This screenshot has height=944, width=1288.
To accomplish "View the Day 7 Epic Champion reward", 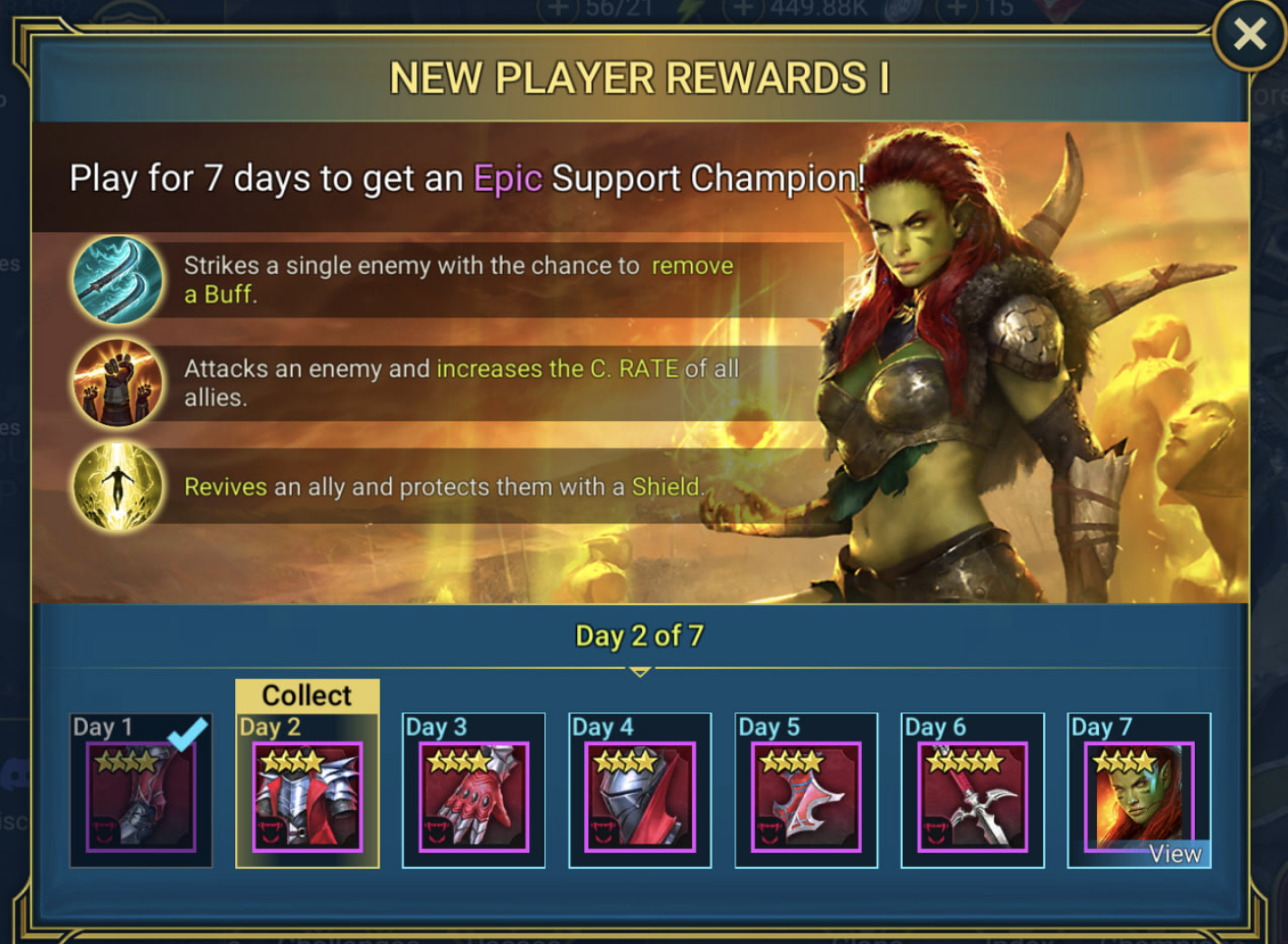I will pos(1176,853).
